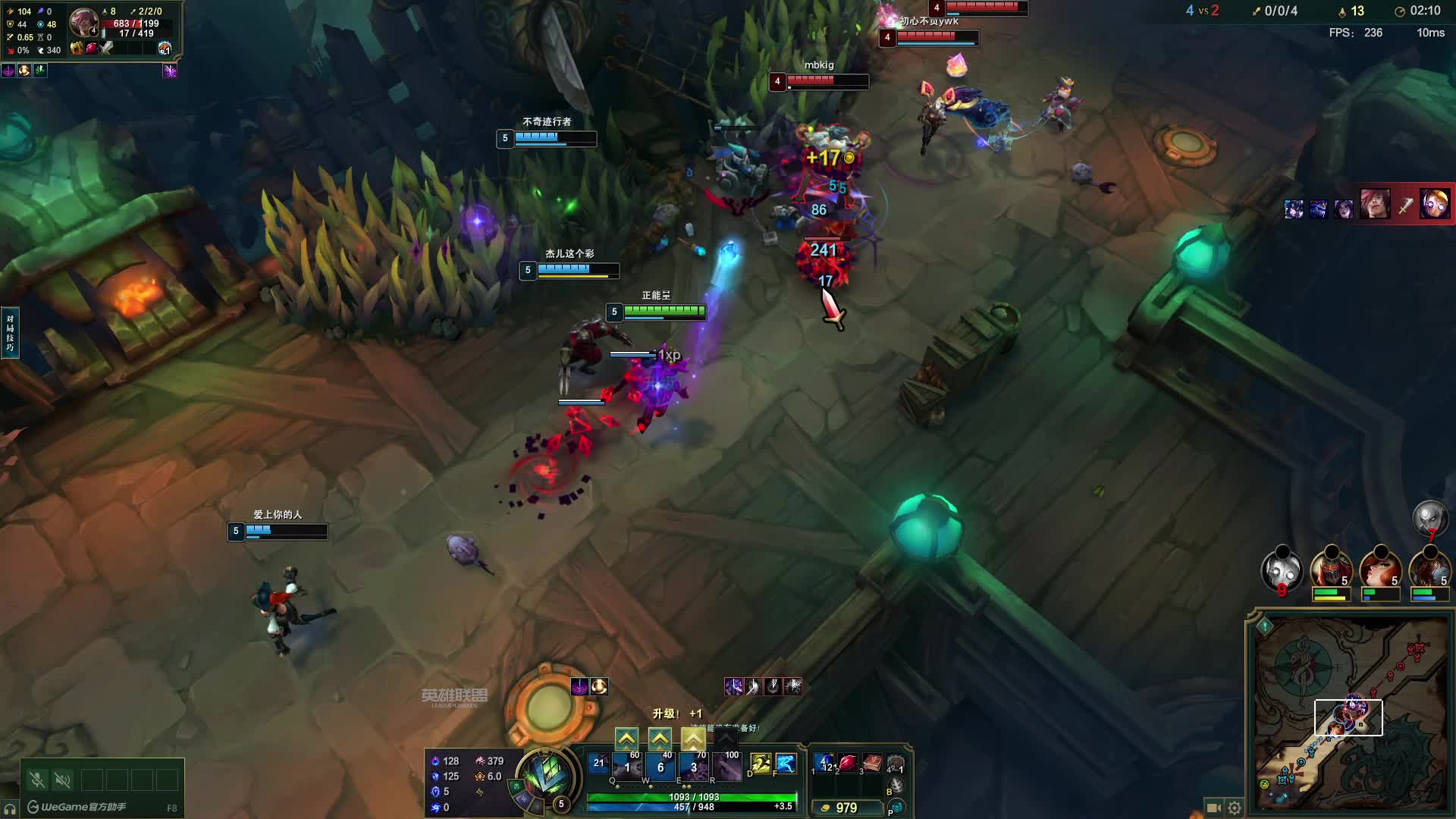Level up the E ability
Image resolution: width=1456 pixels, height=819 pixels.
(x=693, y=738)
